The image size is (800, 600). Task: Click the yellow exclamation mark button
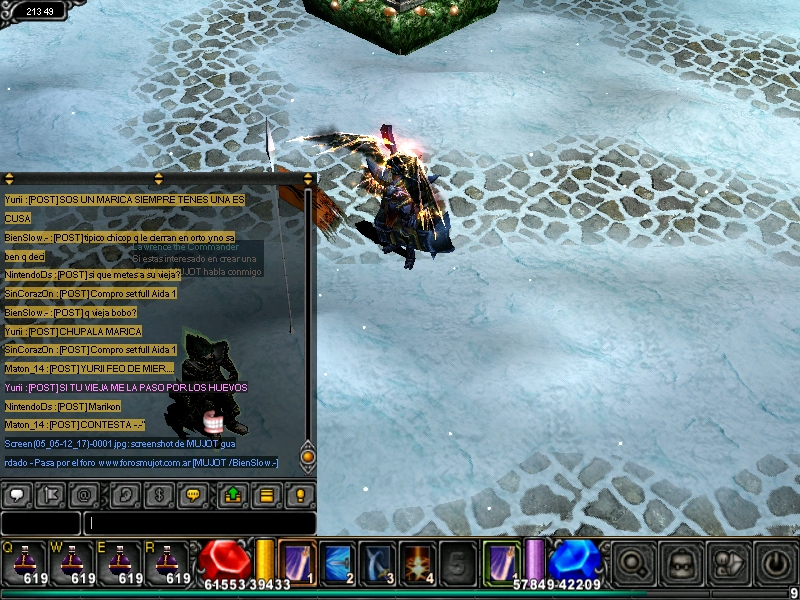point(300,495)
